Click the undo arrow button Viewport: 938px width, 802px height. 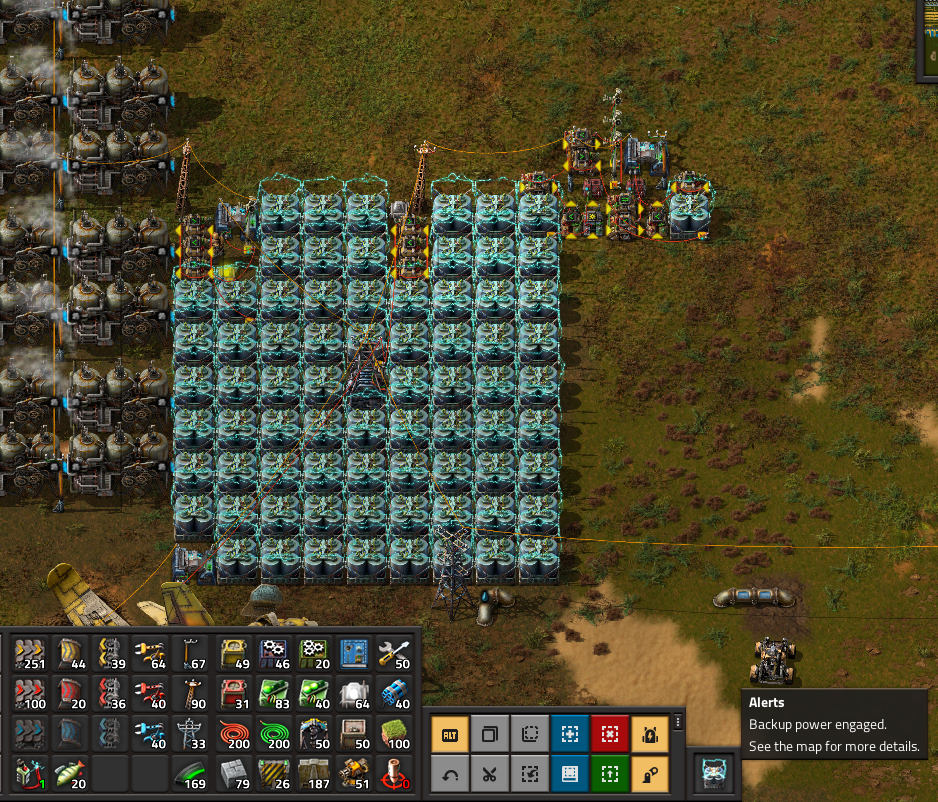tap(450, 773)
